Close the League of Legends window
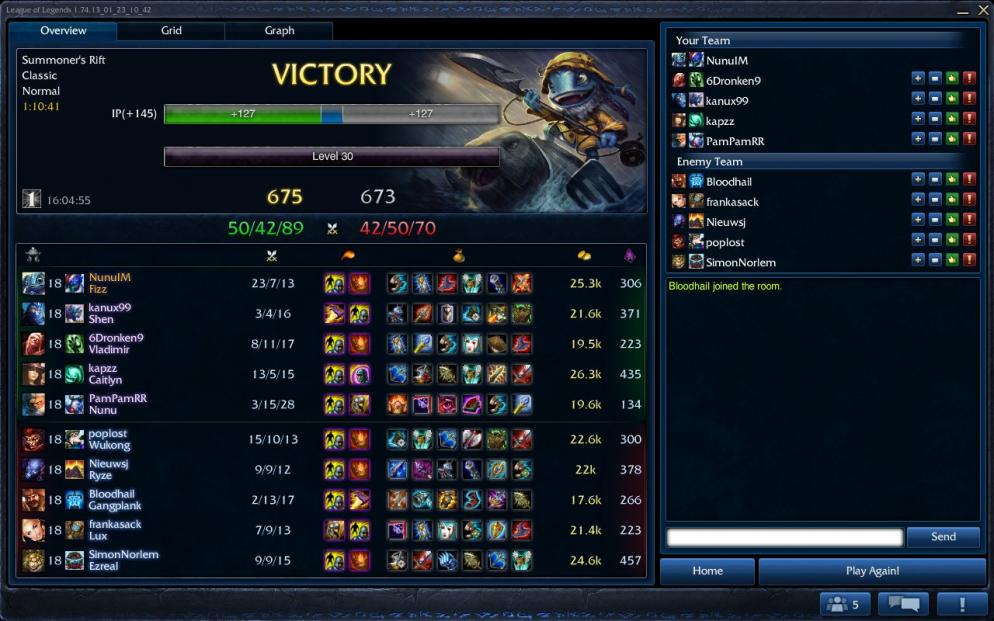The image size is (994, 621). pyautogui.click(x=980, y=11)
